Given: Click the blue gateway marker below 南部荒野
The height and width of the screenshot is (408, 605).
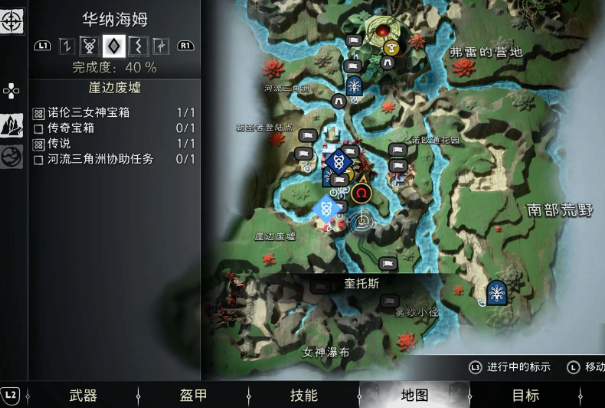Looking at the screenshot, I should (x=496, y=292).
